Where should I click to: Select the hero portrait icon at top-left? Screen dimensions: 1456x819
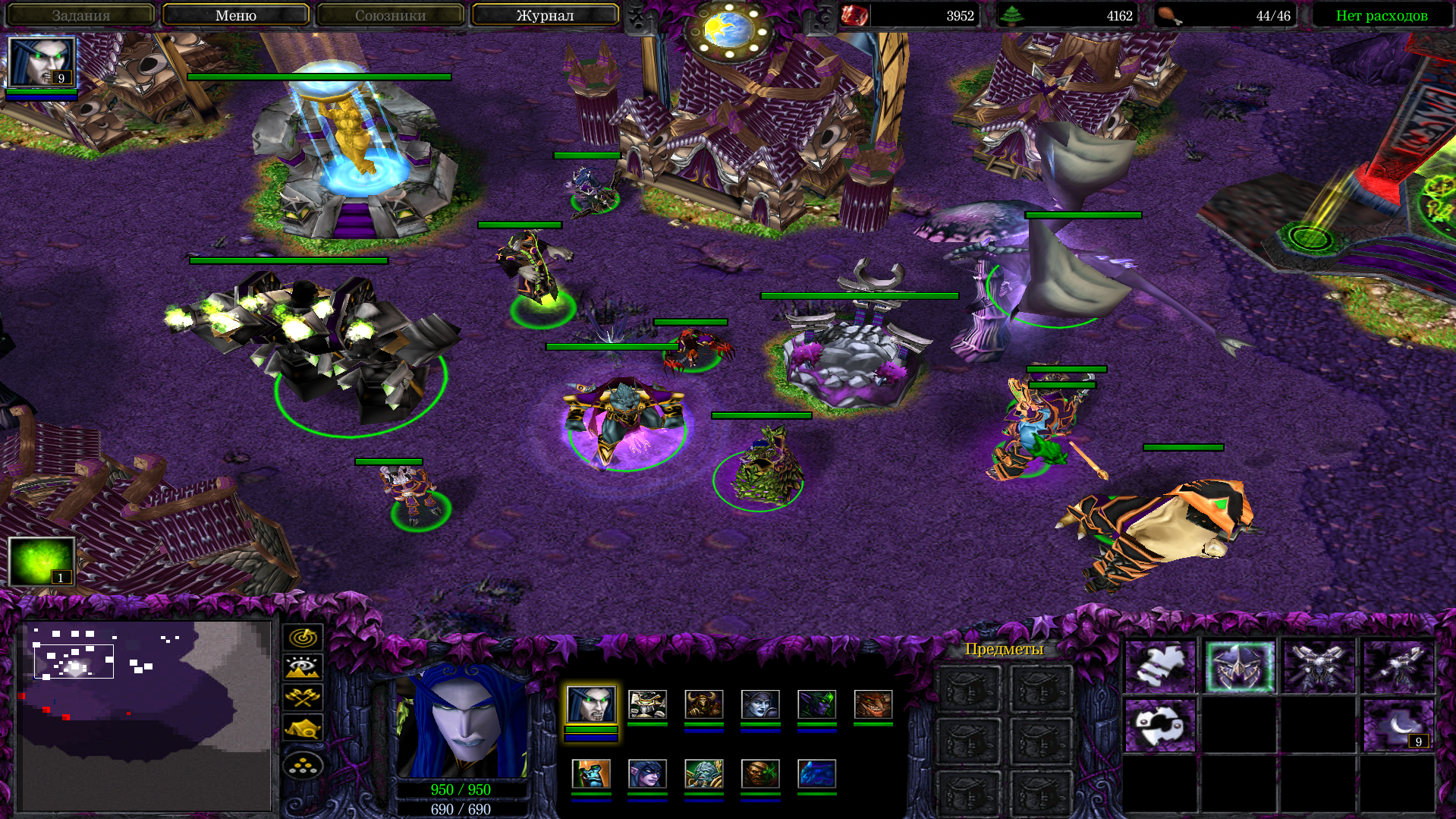coord(41,62)
